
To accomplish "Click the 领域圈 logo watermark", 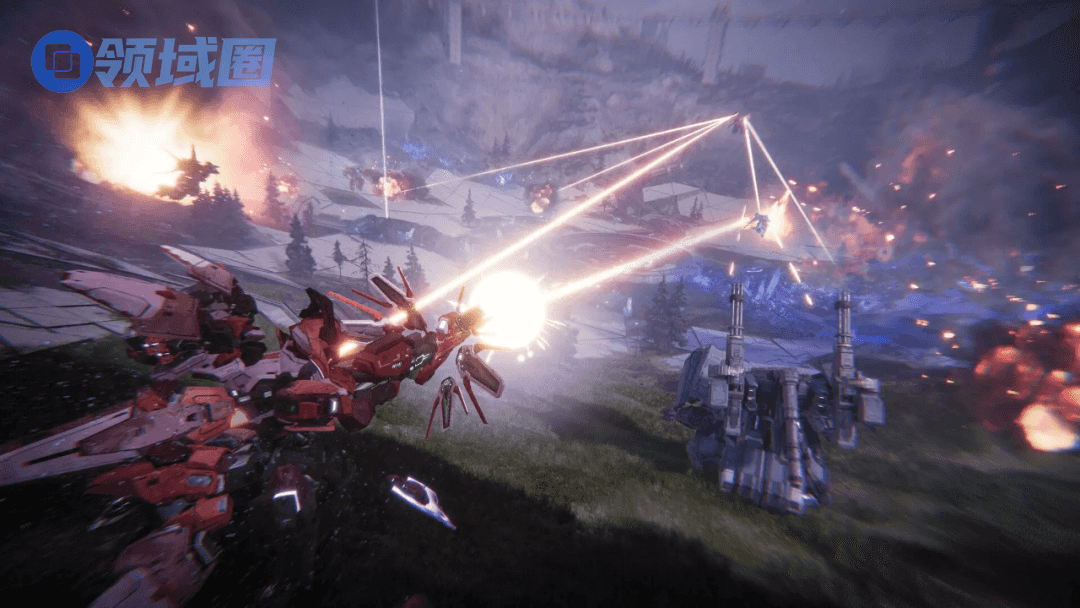I will pos(152,61).
